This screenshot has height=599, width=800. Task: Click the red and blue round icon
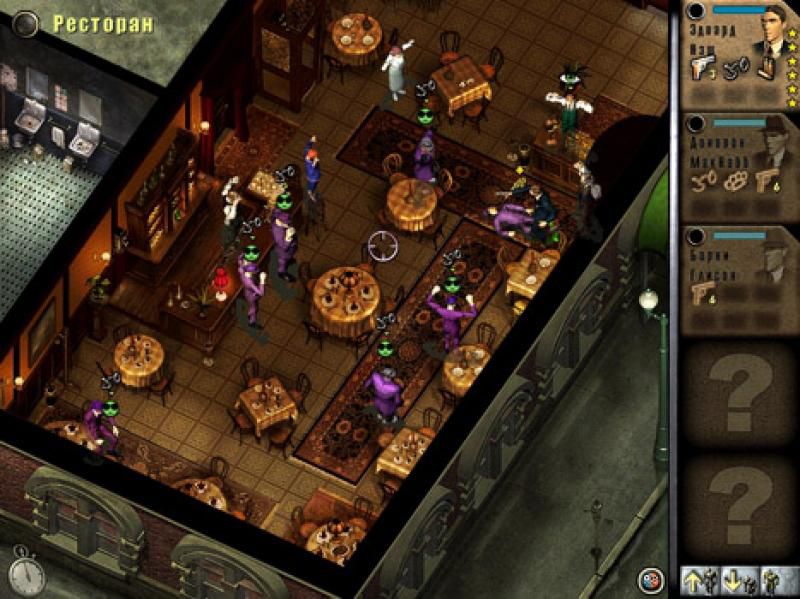(x=651, y=579)
